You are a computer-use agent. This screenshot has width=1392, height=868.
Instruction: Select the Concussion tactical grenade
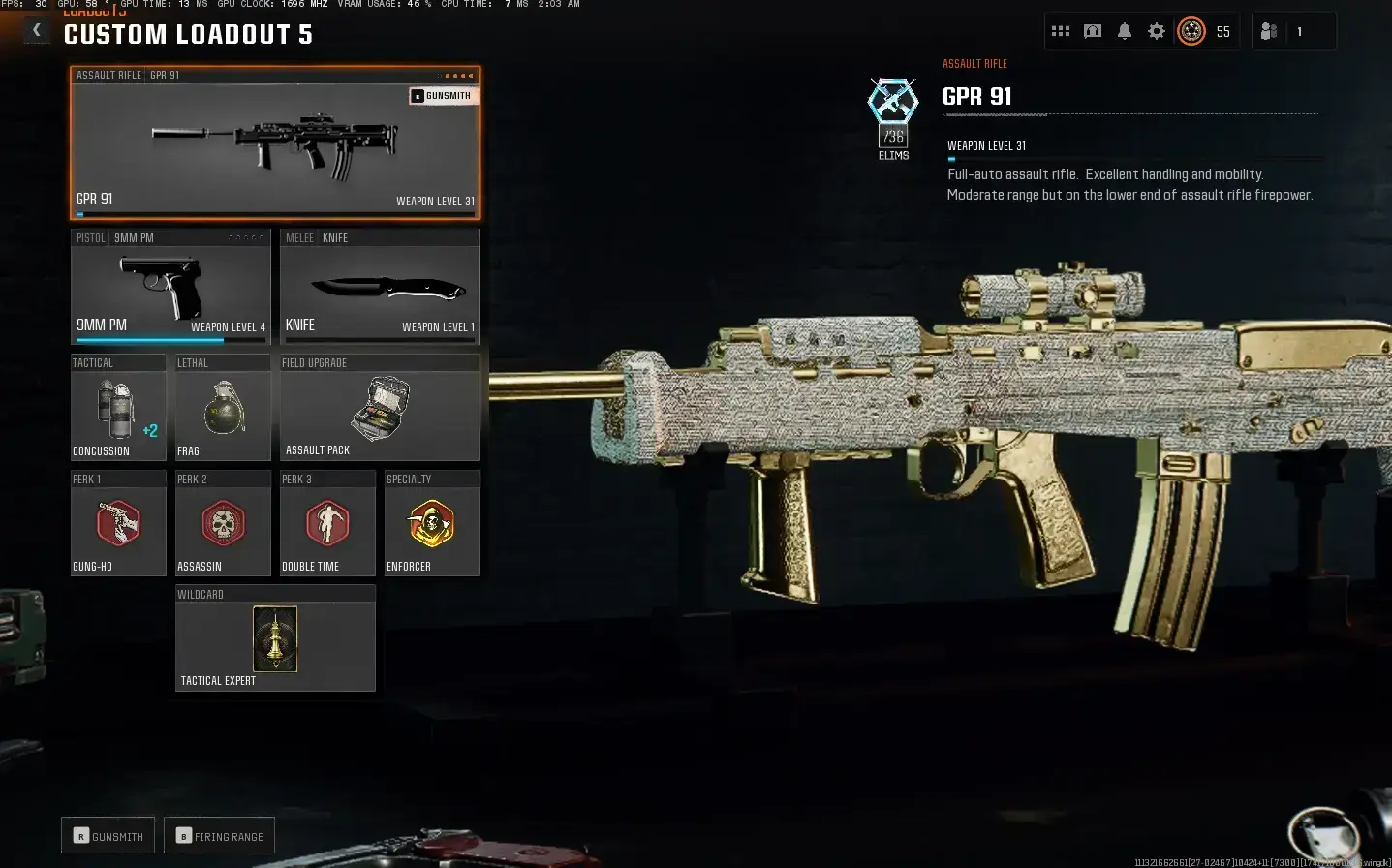[114, 407]
